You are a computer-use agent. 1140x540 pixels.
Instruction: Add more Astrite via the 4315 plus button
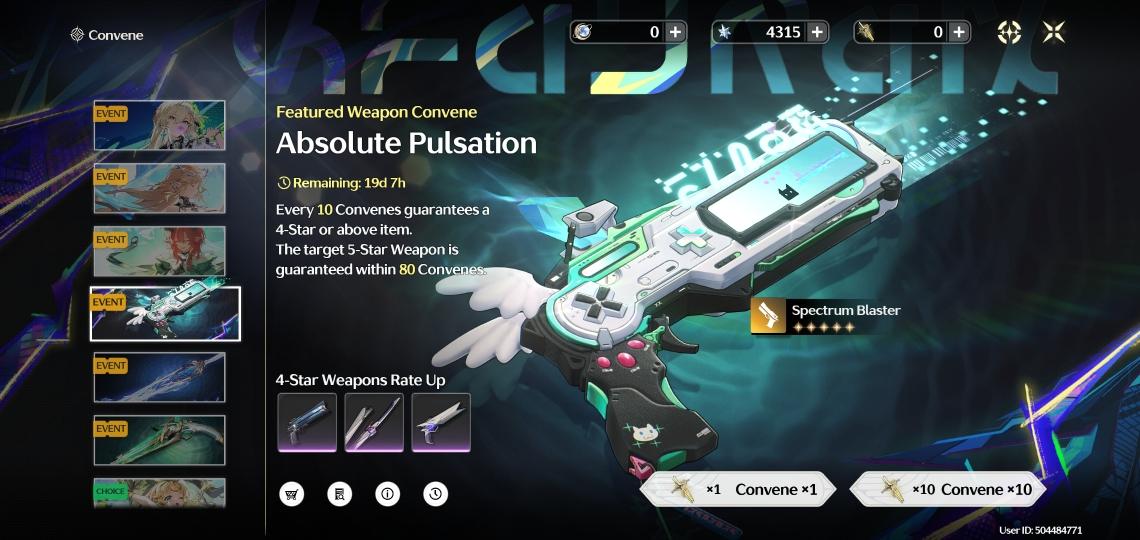point(817,32)
